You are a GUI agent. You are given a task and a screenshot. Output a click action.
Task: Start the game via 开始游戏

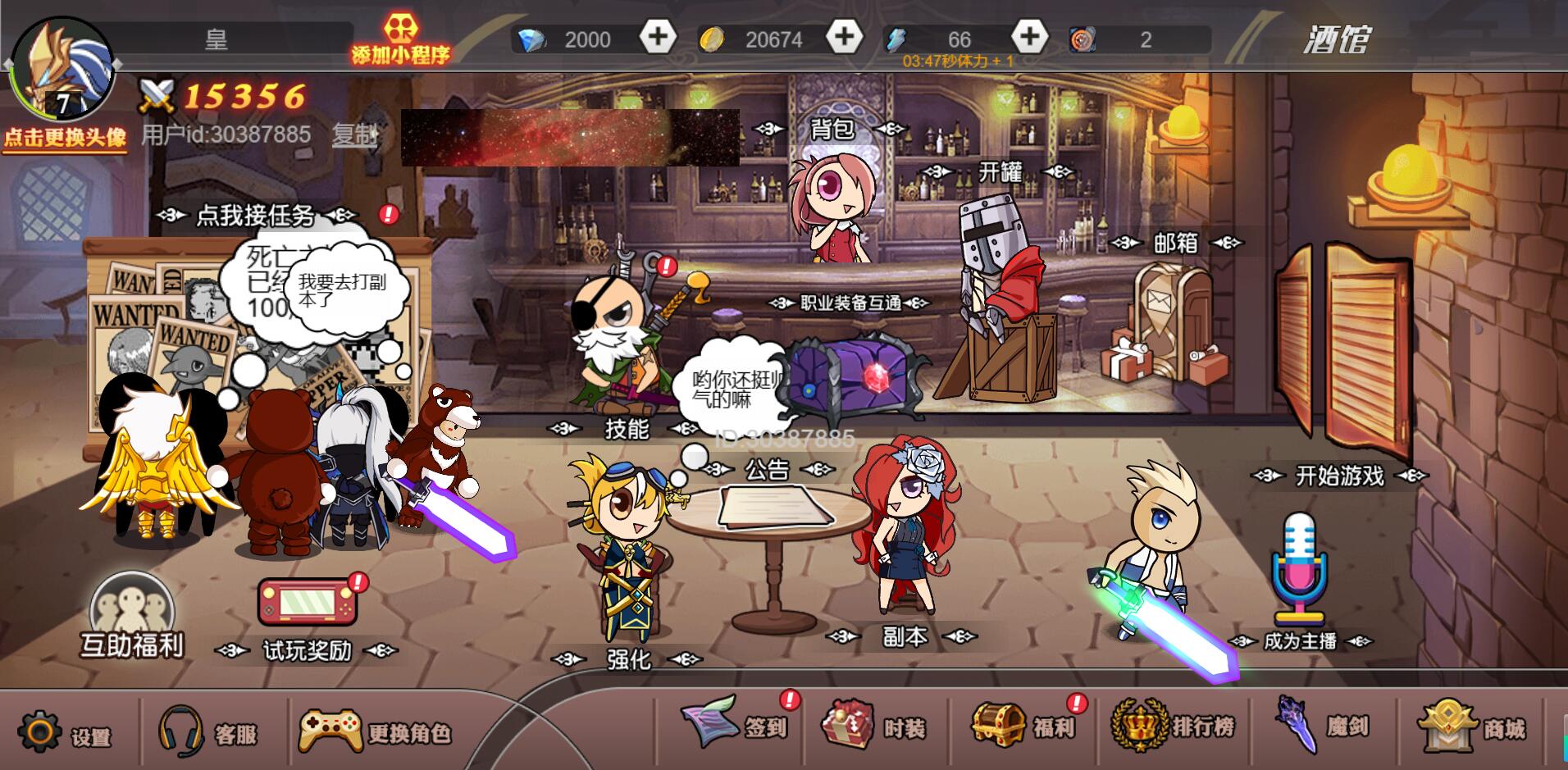click(1339, 475)
